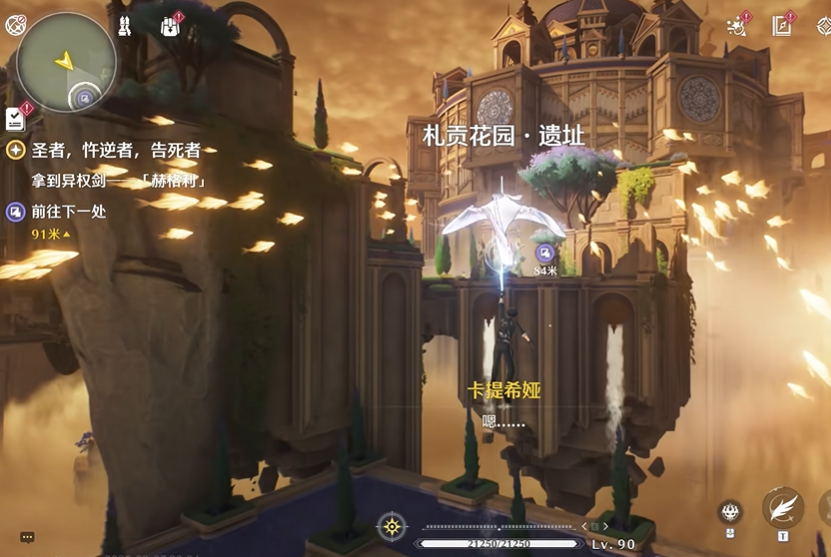Open the compass book guide icon
The height and width of the screenshot is (557, 831).
782,27
